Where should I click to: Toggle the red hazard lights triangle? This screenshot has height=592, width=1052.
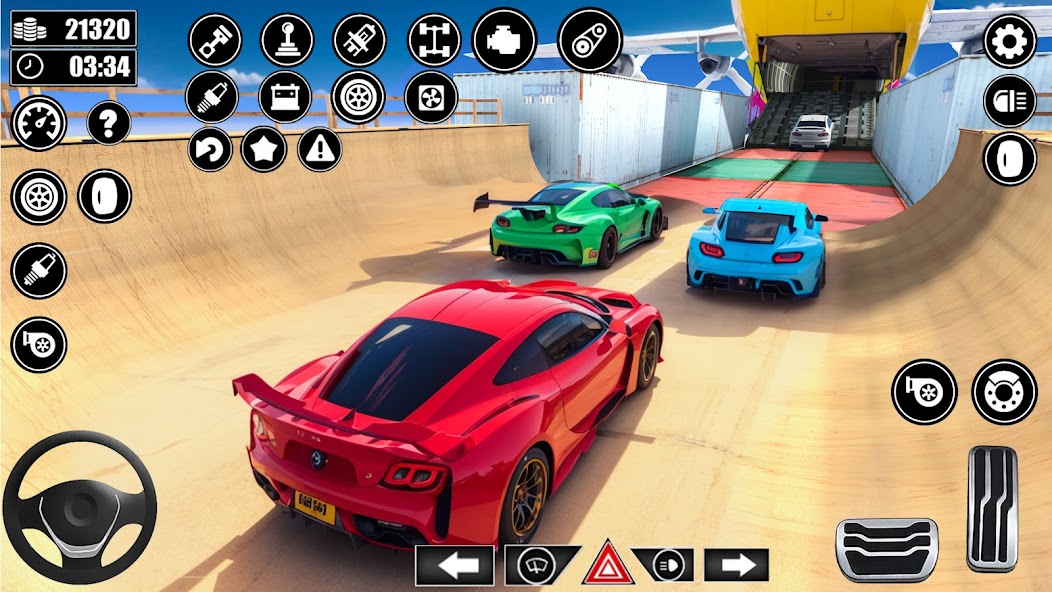point(607,565)
